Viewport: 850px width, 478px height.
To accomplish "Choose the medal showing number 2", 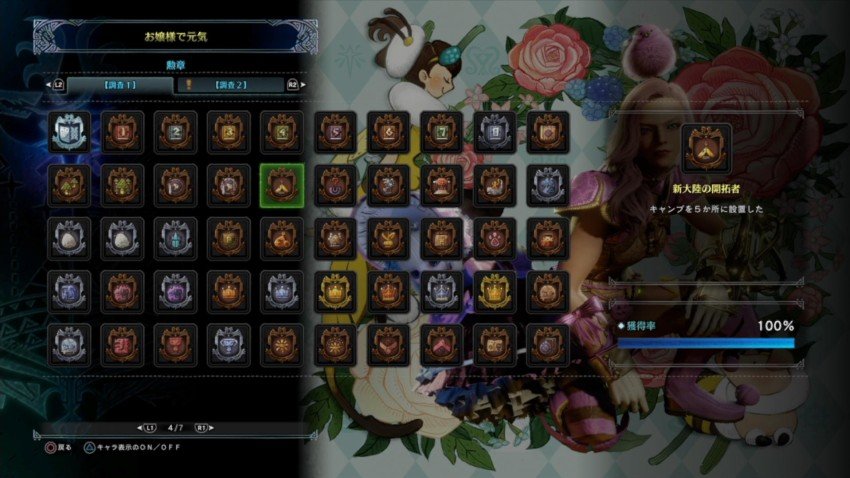I will point(176,131).
